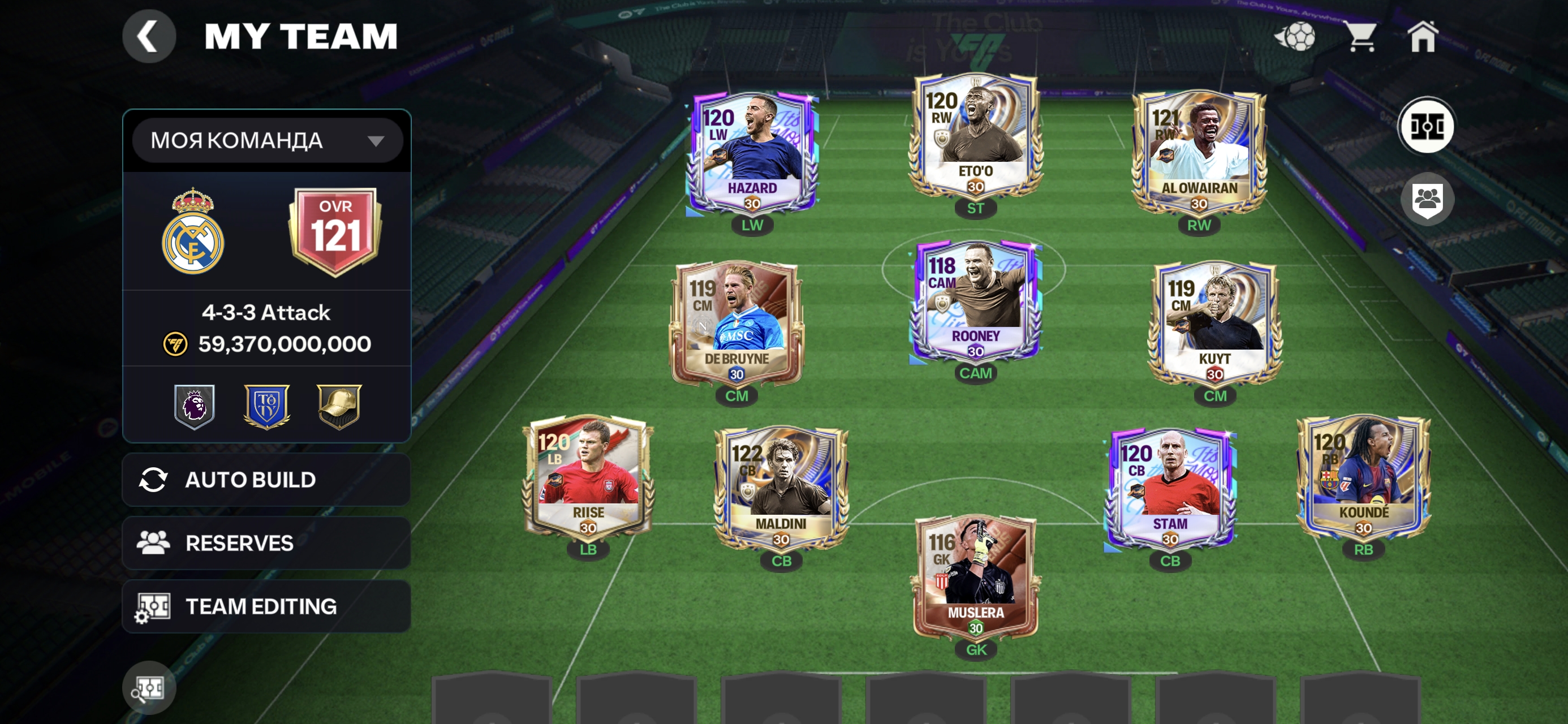Pick the Rooney CAM card
The height and width of the screenshot is (724, 1568).
(975, 301)
